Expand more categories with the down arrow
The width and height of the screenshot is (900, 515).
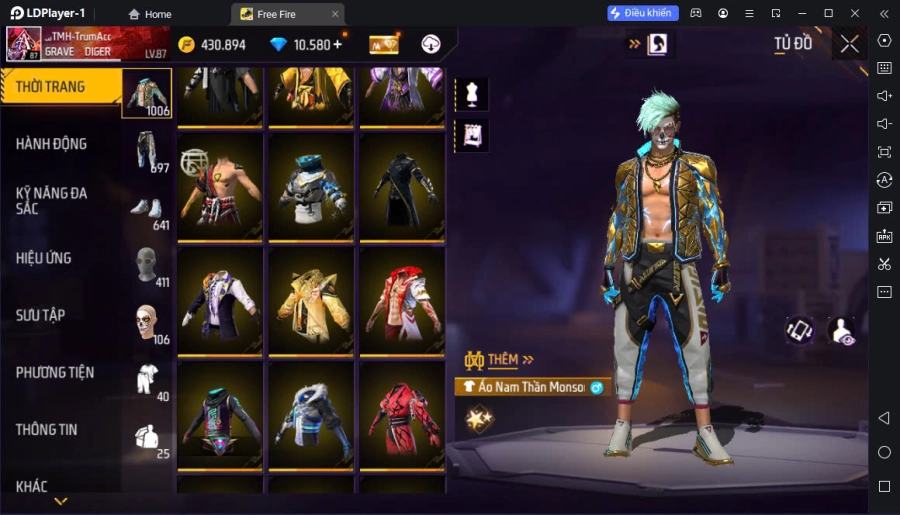click(x=61, y=501)
